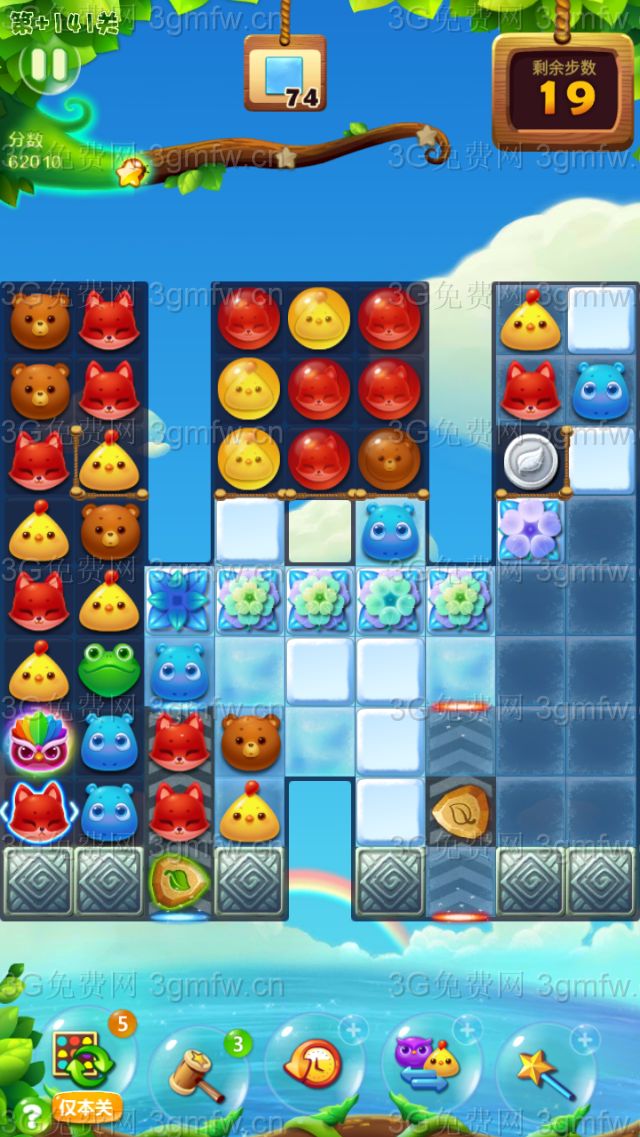Select the brown bubble on the board

389,459
